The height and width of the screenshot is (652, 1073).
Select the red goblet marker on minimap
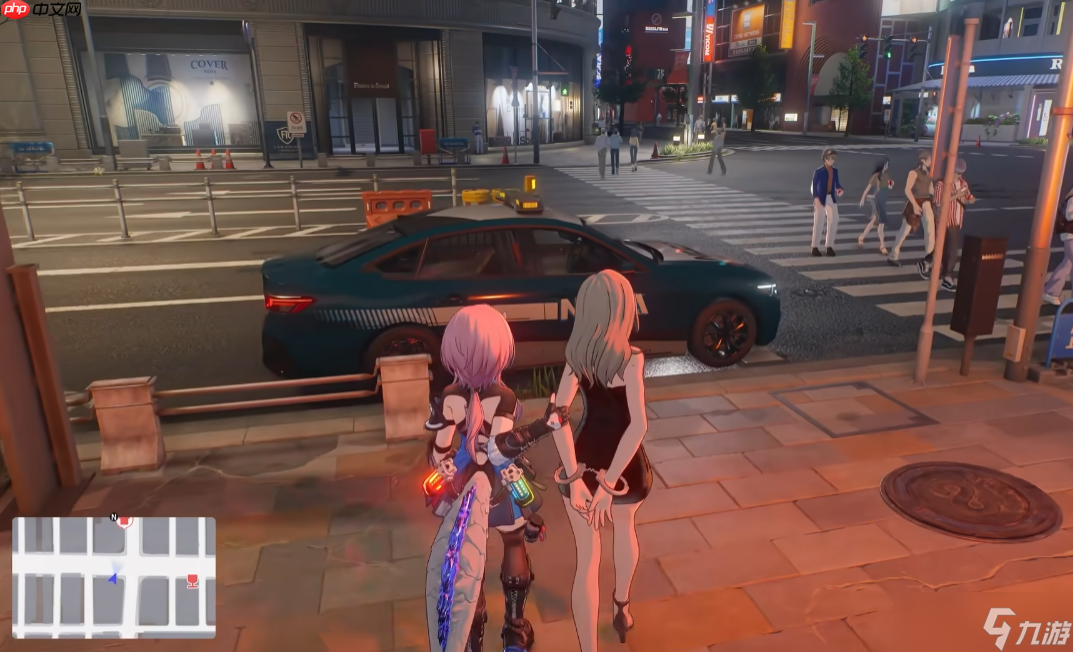(x=192, y=580)
